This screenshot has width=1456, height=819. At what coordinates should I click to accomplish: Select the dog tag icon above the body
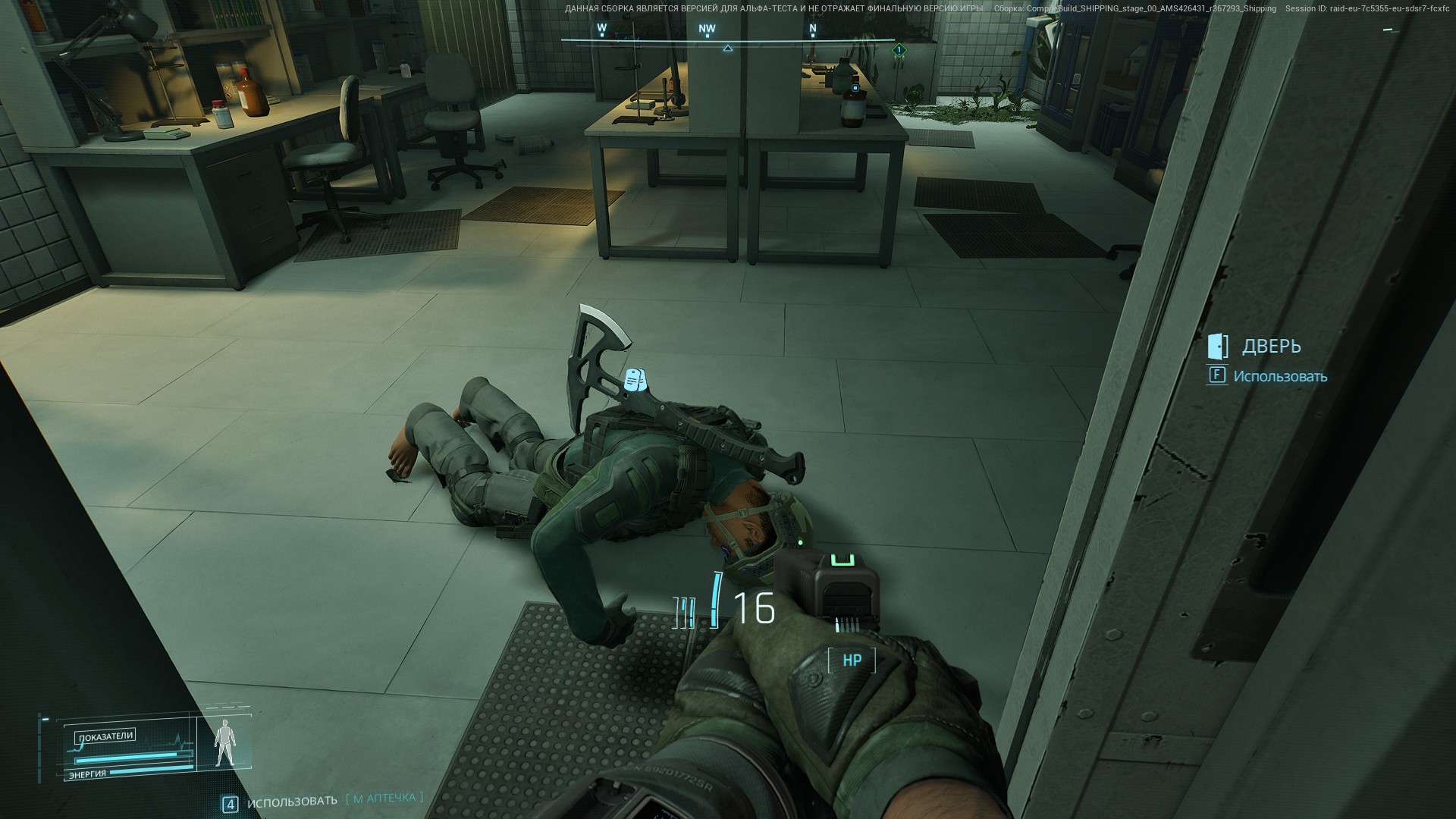[x=634, y=381]
